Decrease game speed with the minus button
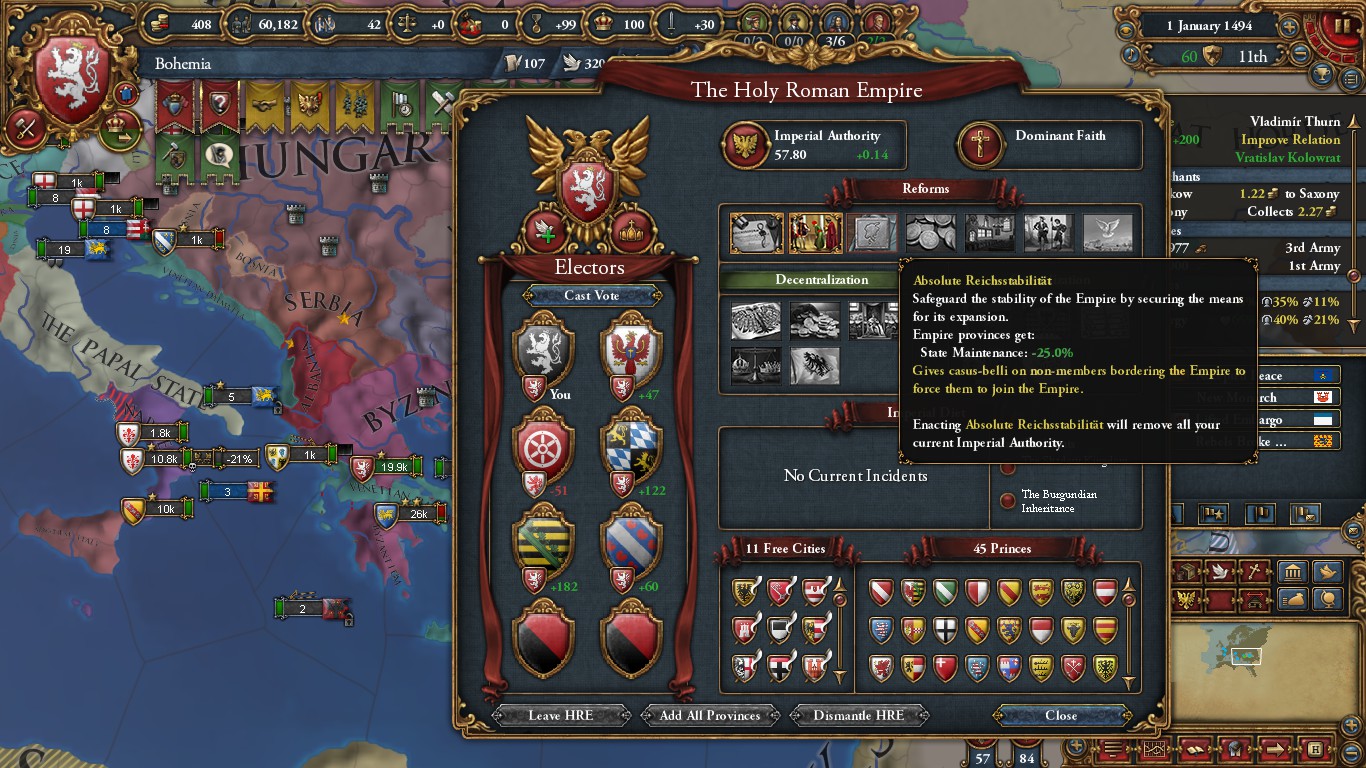The width and height of the screenshot is (1366, 768). point(1300,56)
